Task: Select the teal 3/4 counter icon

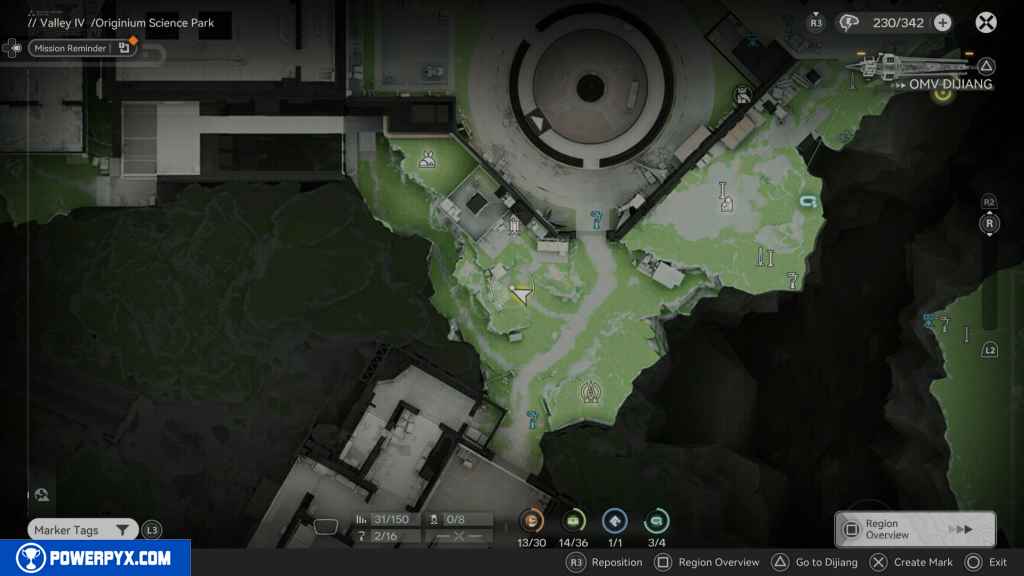Action: tap(657, 521)
